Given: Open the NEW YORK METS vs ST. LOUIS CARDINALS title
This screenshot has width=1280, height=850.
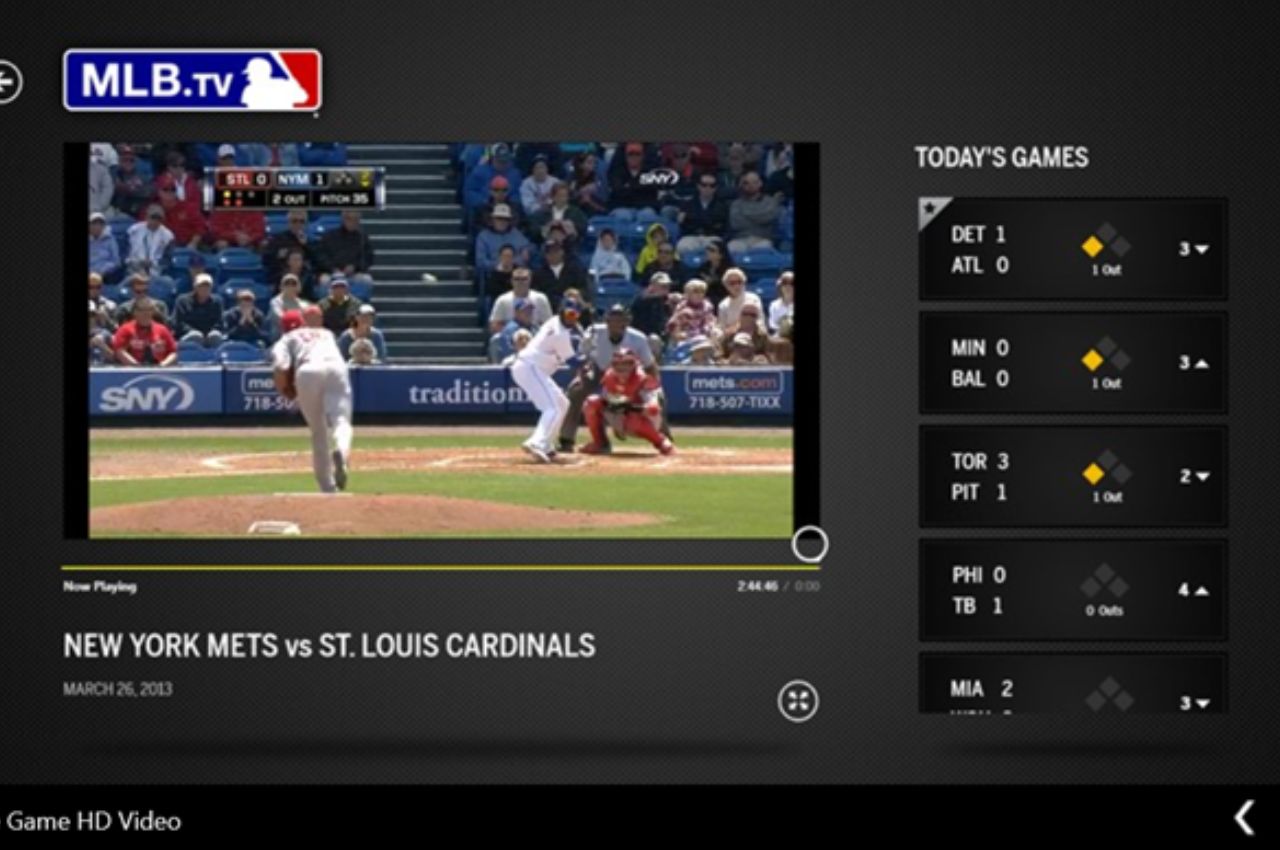Looking at the screenshot, I should coord(328,646).
